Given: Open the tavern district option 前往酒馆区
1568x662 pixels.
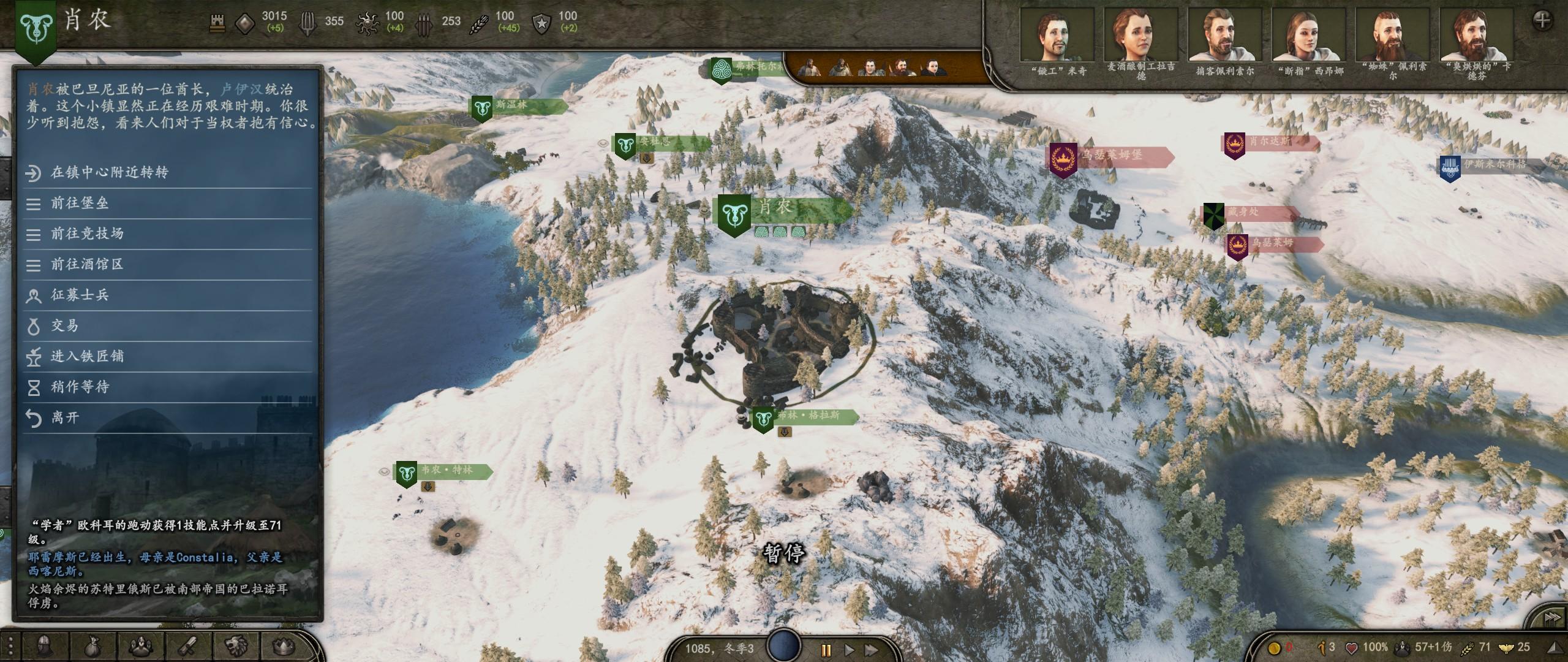Looking at the screenshot, I should 87,265.
